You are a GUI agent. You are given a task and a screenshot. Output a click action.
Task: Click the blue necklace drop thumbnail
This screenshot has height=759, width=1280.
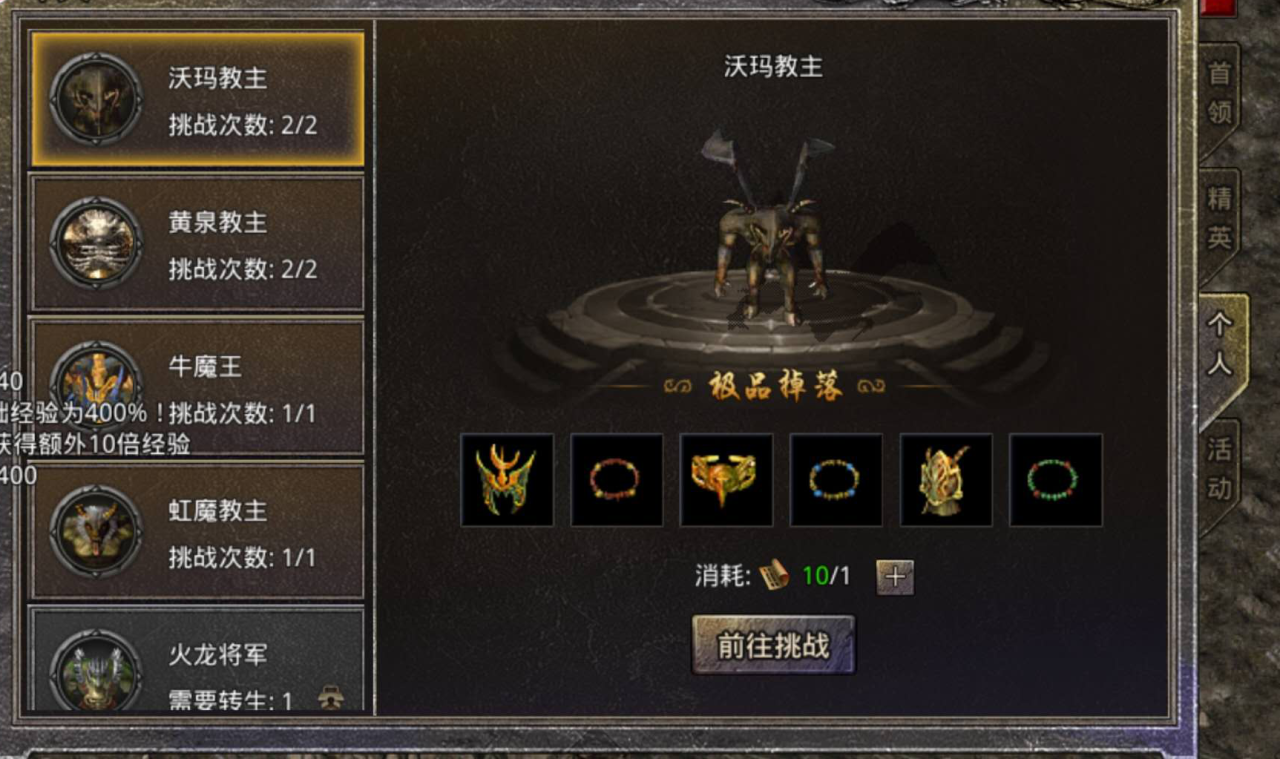(836, 479)
